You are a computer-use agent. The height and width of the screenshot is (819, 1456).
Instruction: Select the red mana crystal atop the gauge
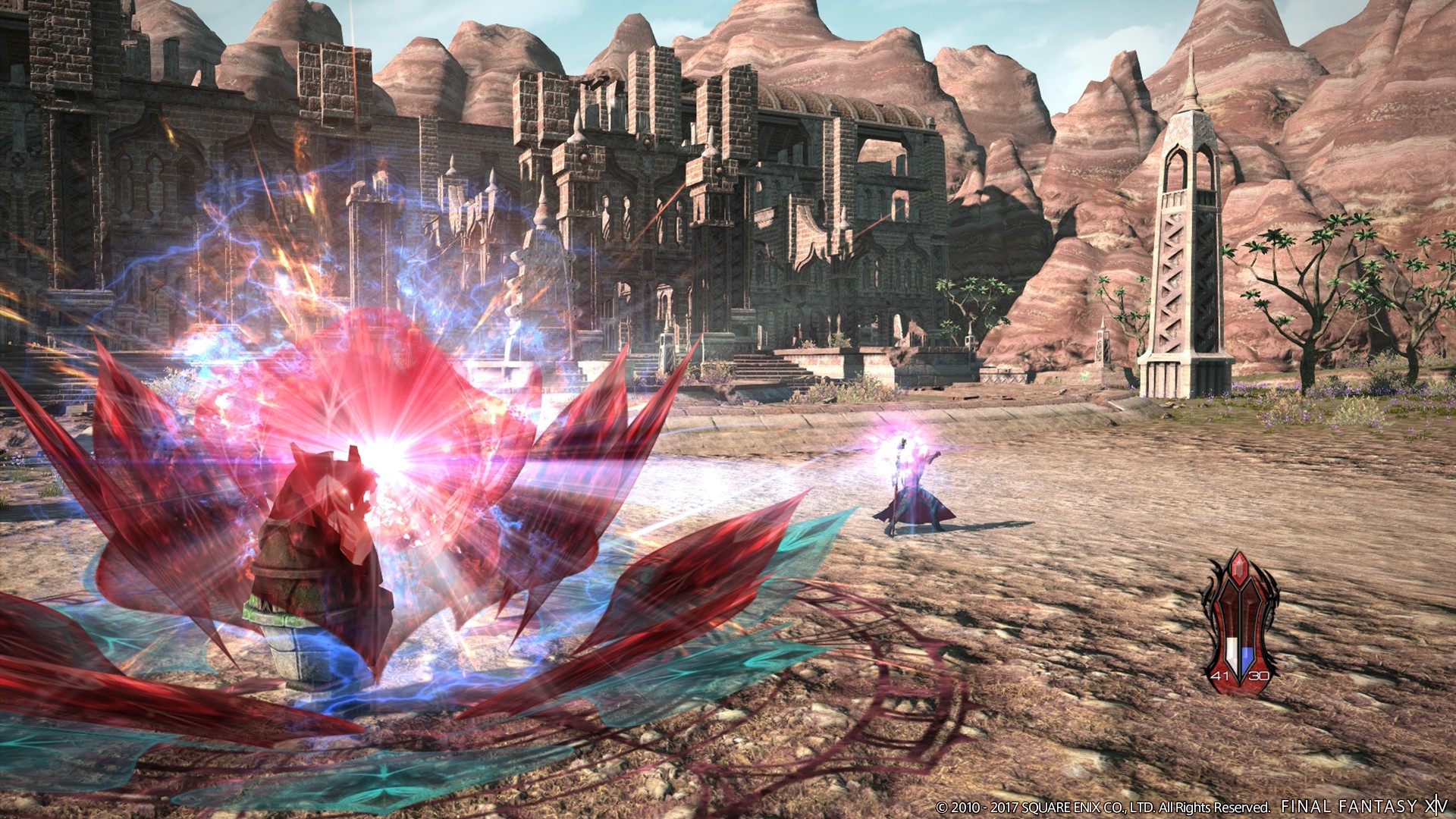click(1238, 567)
